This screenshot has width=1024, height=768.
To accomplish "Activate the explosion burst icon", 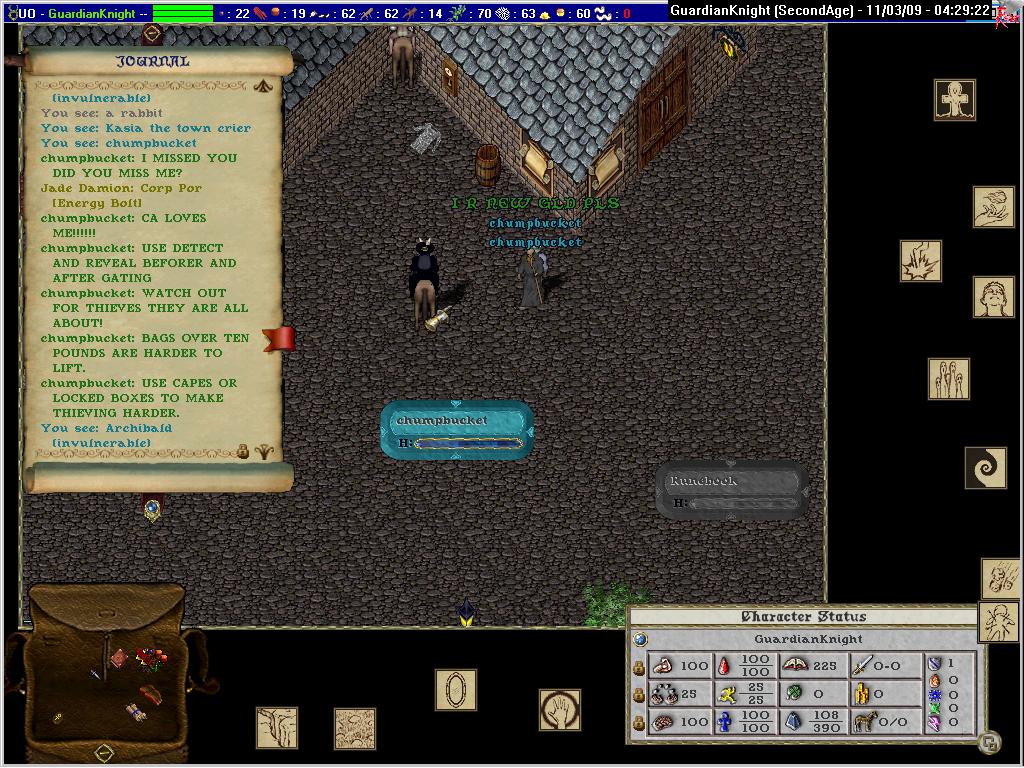I will [920, 260].
